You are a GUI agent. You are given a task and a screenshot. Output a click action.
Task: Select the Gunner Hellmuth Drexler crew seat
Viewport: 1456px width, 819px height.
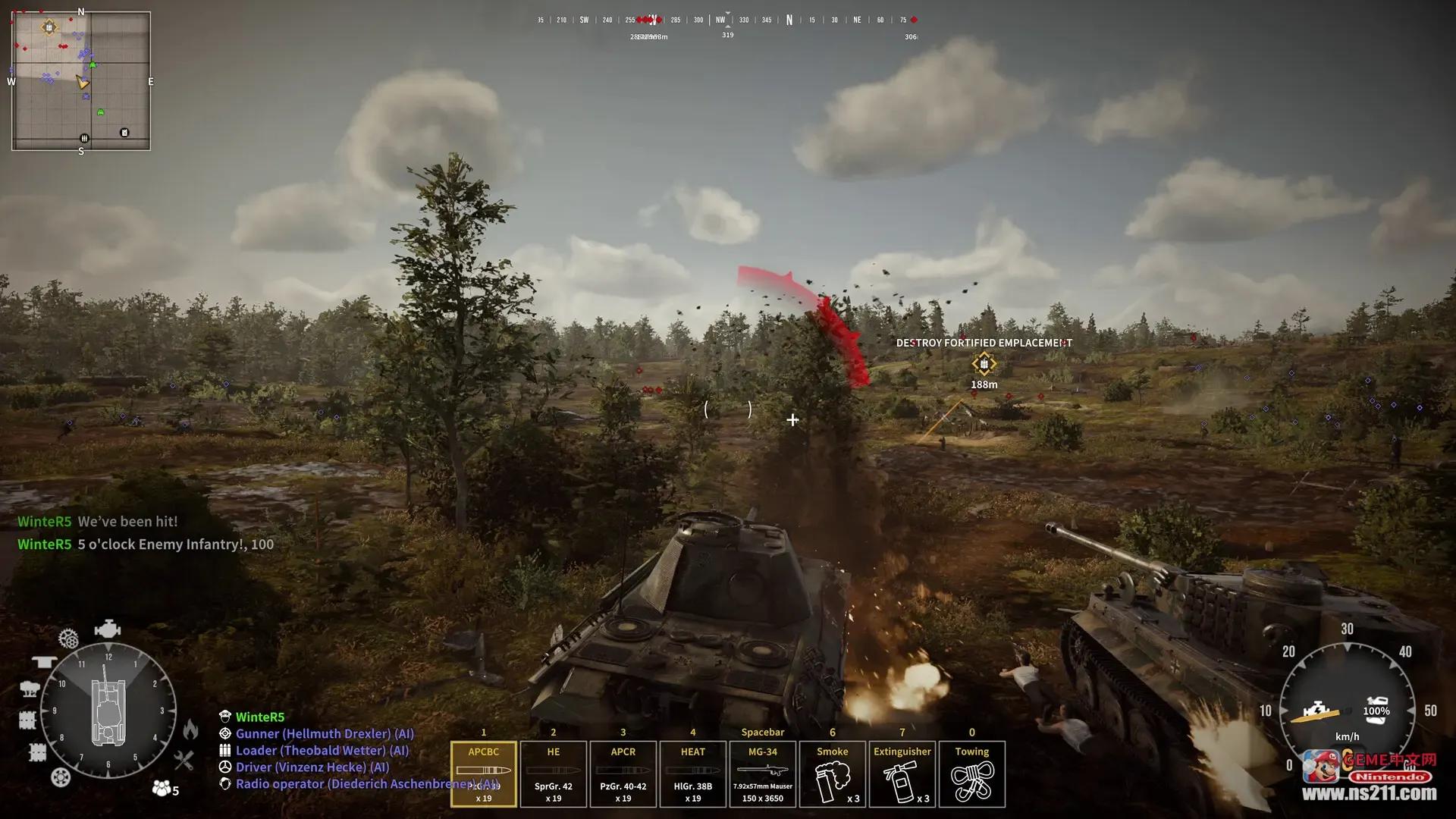pos(325,734)
